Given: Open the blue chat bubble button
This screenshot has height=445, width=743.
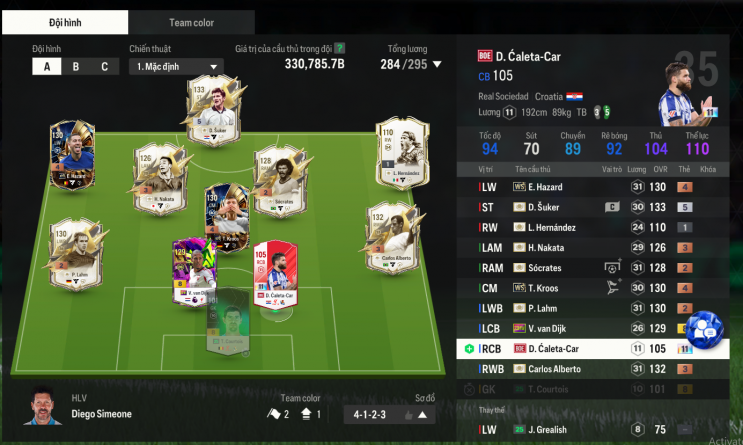Looking at the screenshot, I should pos(705,329).
